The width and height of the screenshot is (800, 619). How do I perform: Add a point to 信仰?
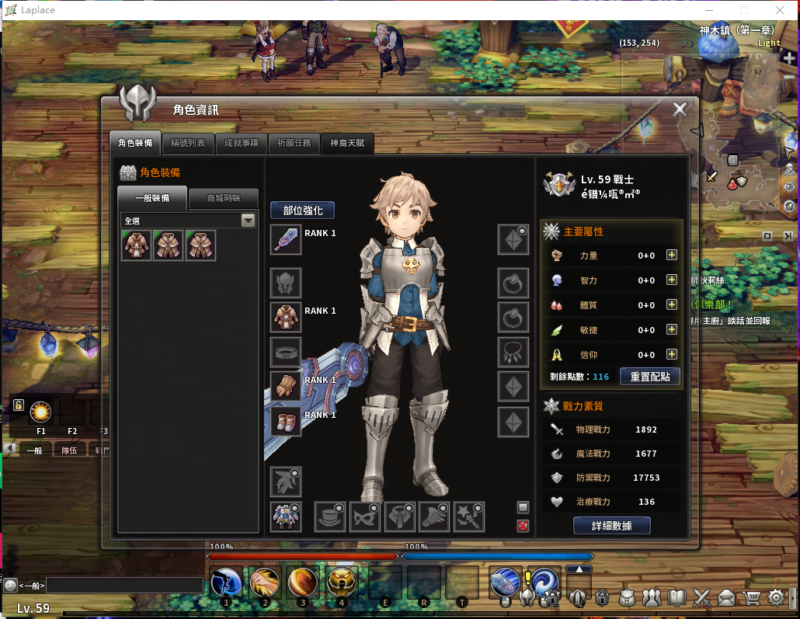click(672, 354)
